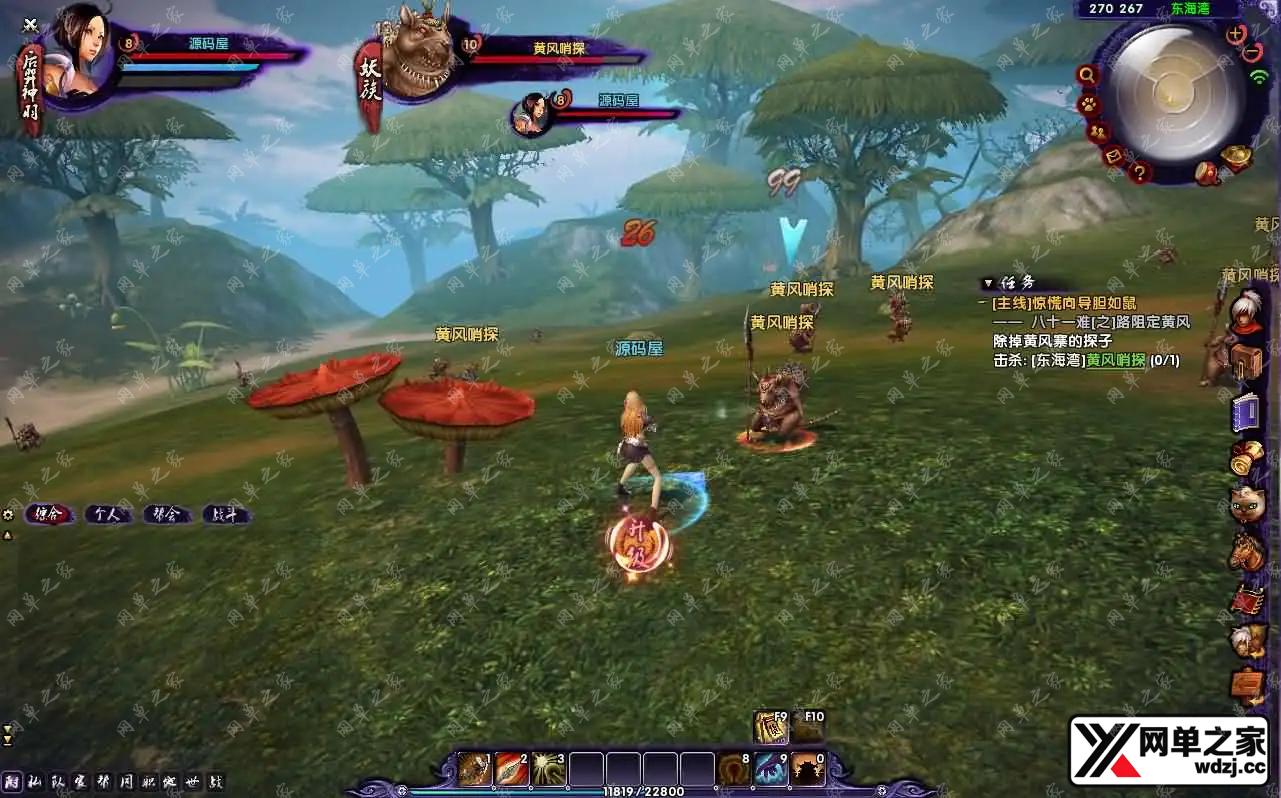Activate the skill in hotbar slot 2

(x=511, y=769)
